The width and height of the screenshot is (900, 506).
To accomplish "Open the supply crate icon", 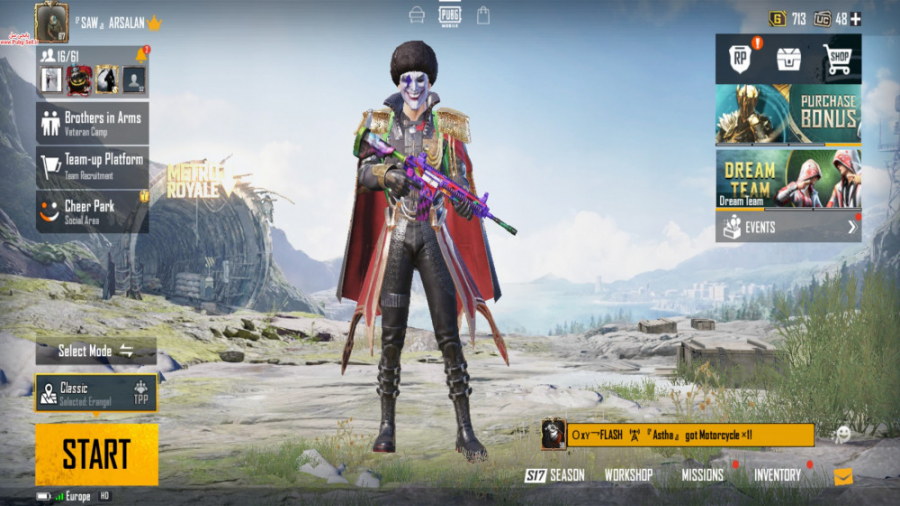I will [x=789, y=59].
